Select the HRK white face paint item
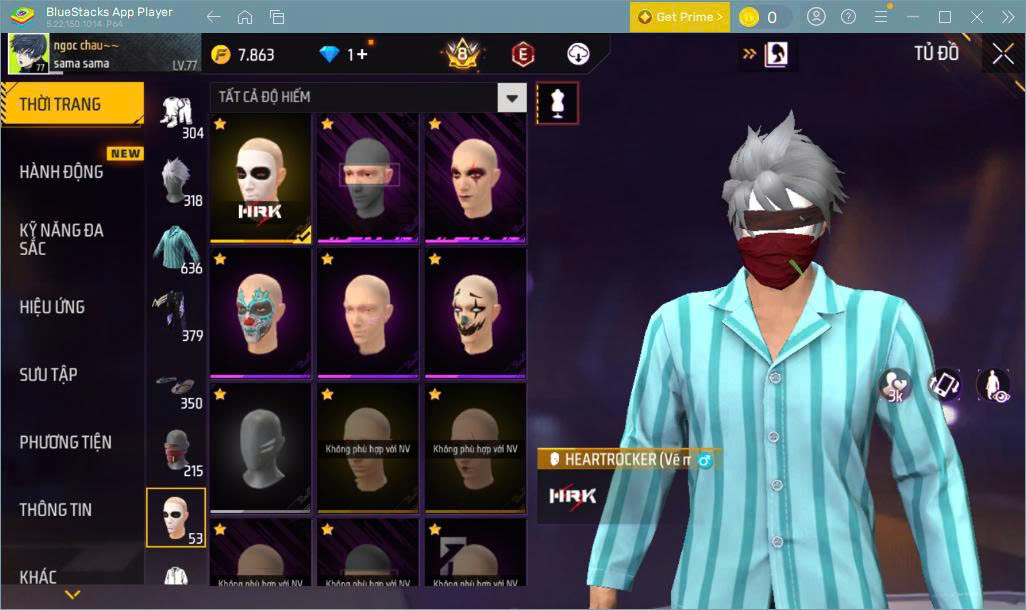1026x610 pixels. click(x=260, y=179)
